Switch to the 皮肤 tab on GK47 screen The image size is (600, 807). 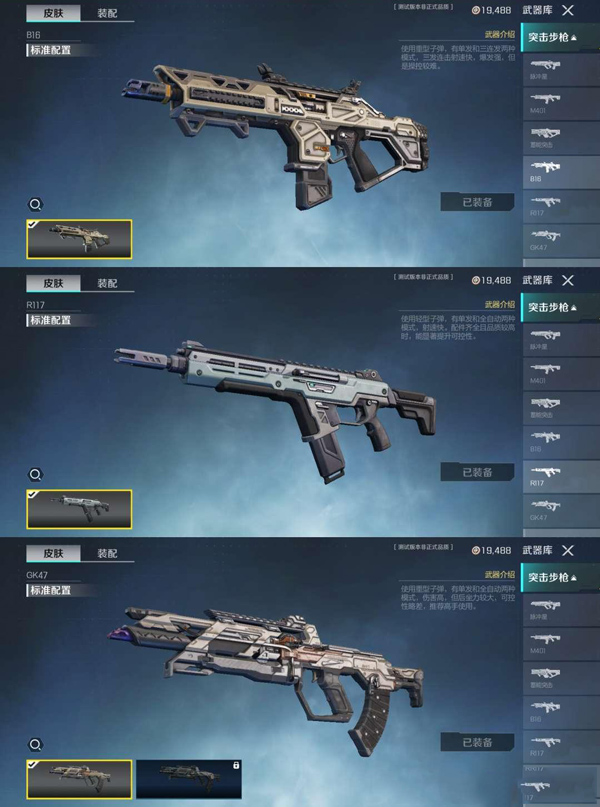point(53,553)
